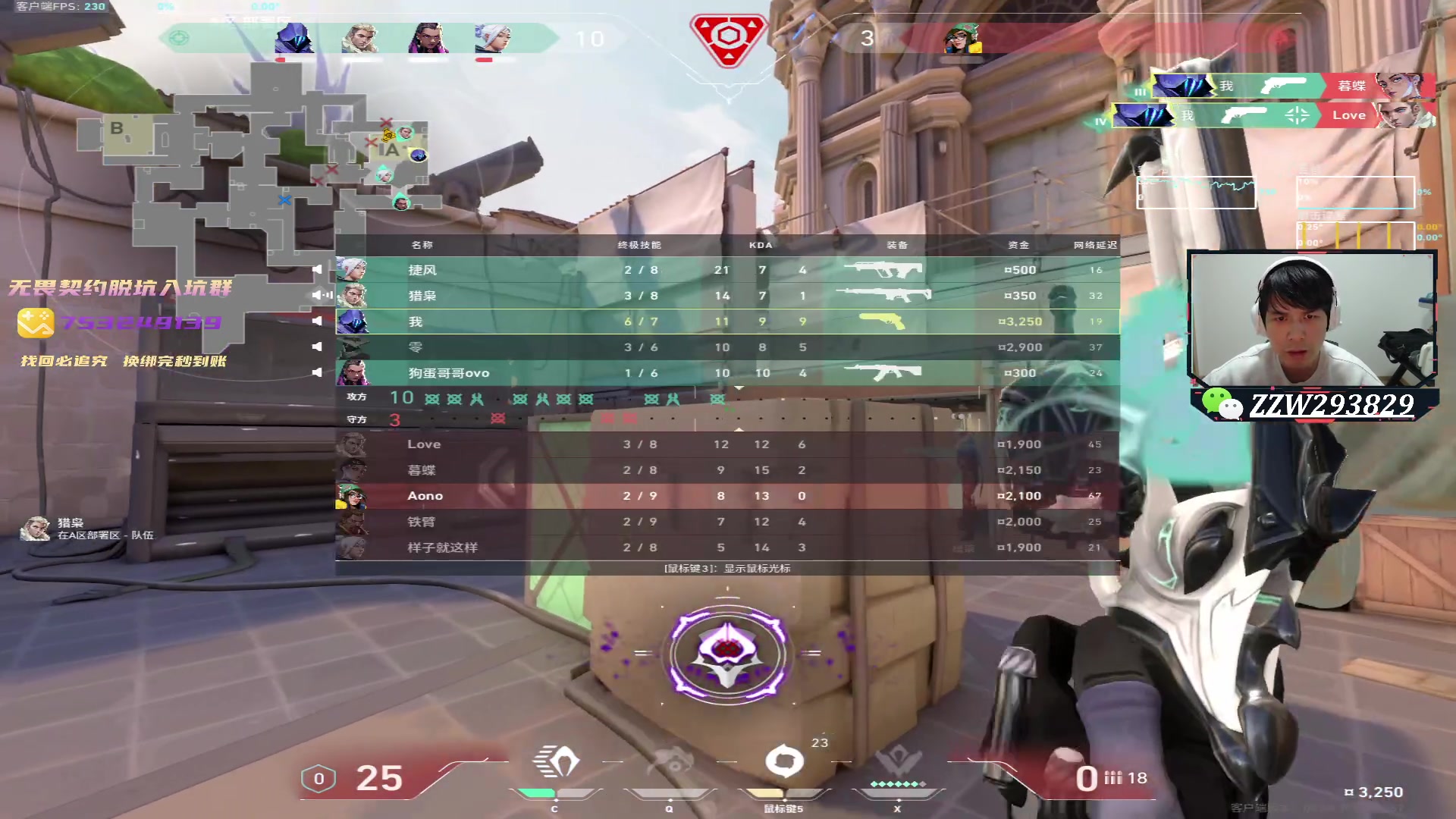Toggle the speaker icon beside 捷风's row
Screen dimensions: 1456x819
[318, 270]
